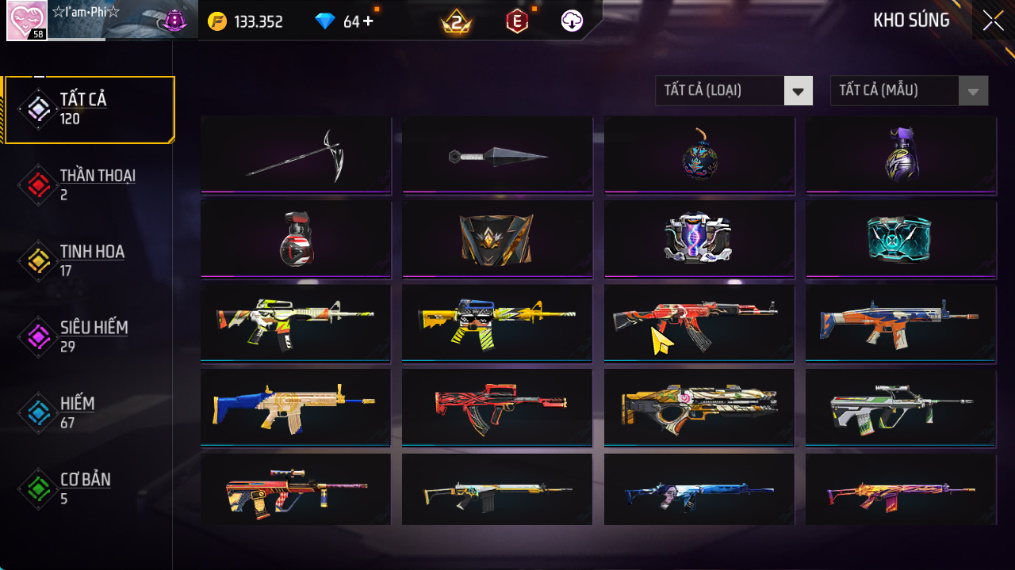Screen dimensions: 1015x570
Task: Open the Tất Cả (Loại) dropdown
Action: pyautogui.click(x=733, y=91)
